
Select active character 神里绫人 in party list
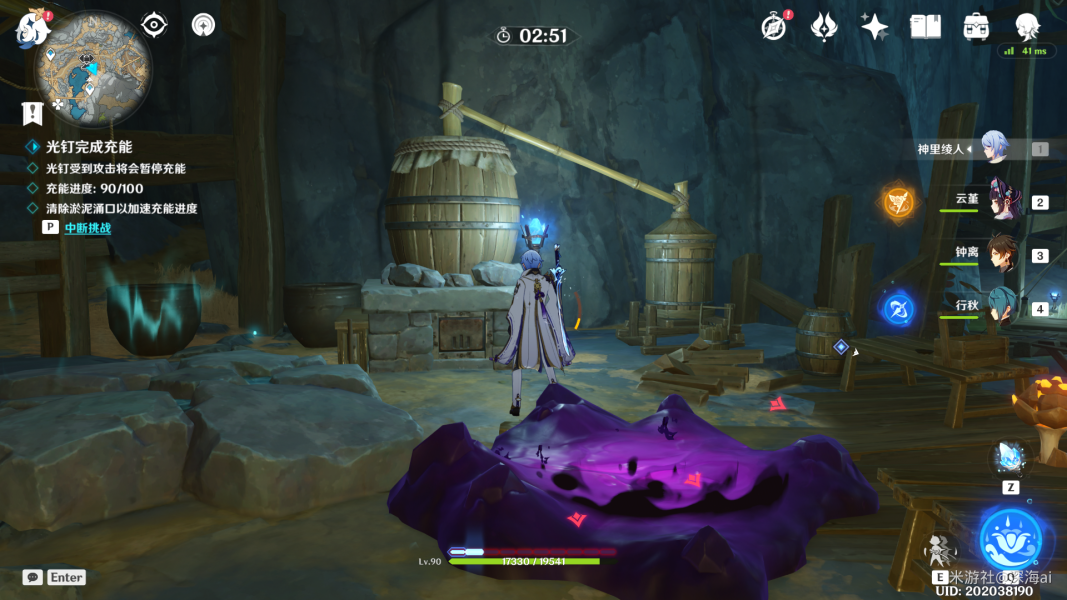pos(993,148)
